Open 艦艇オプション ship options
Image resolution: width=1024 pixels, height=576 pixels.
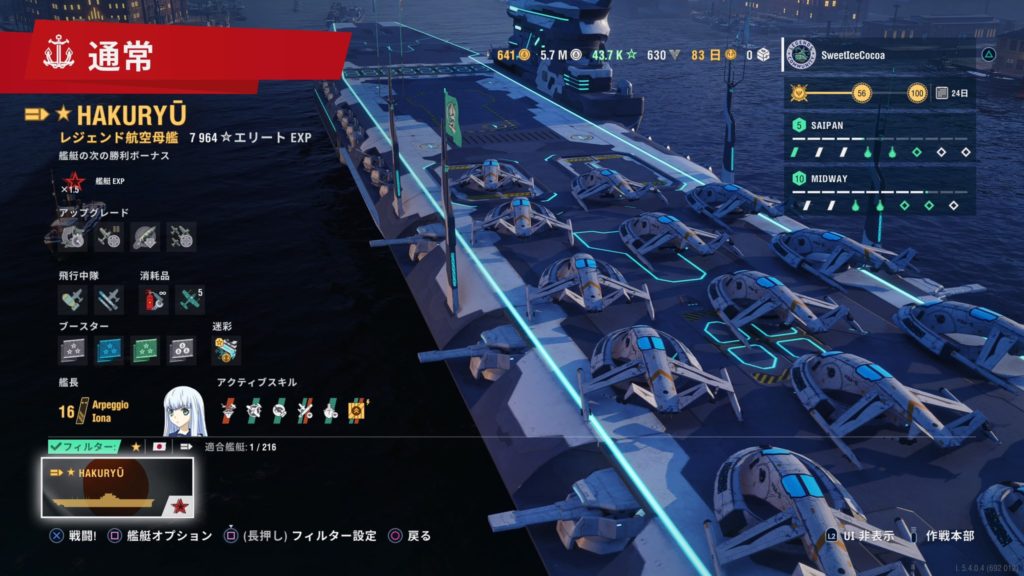(169, 536)
